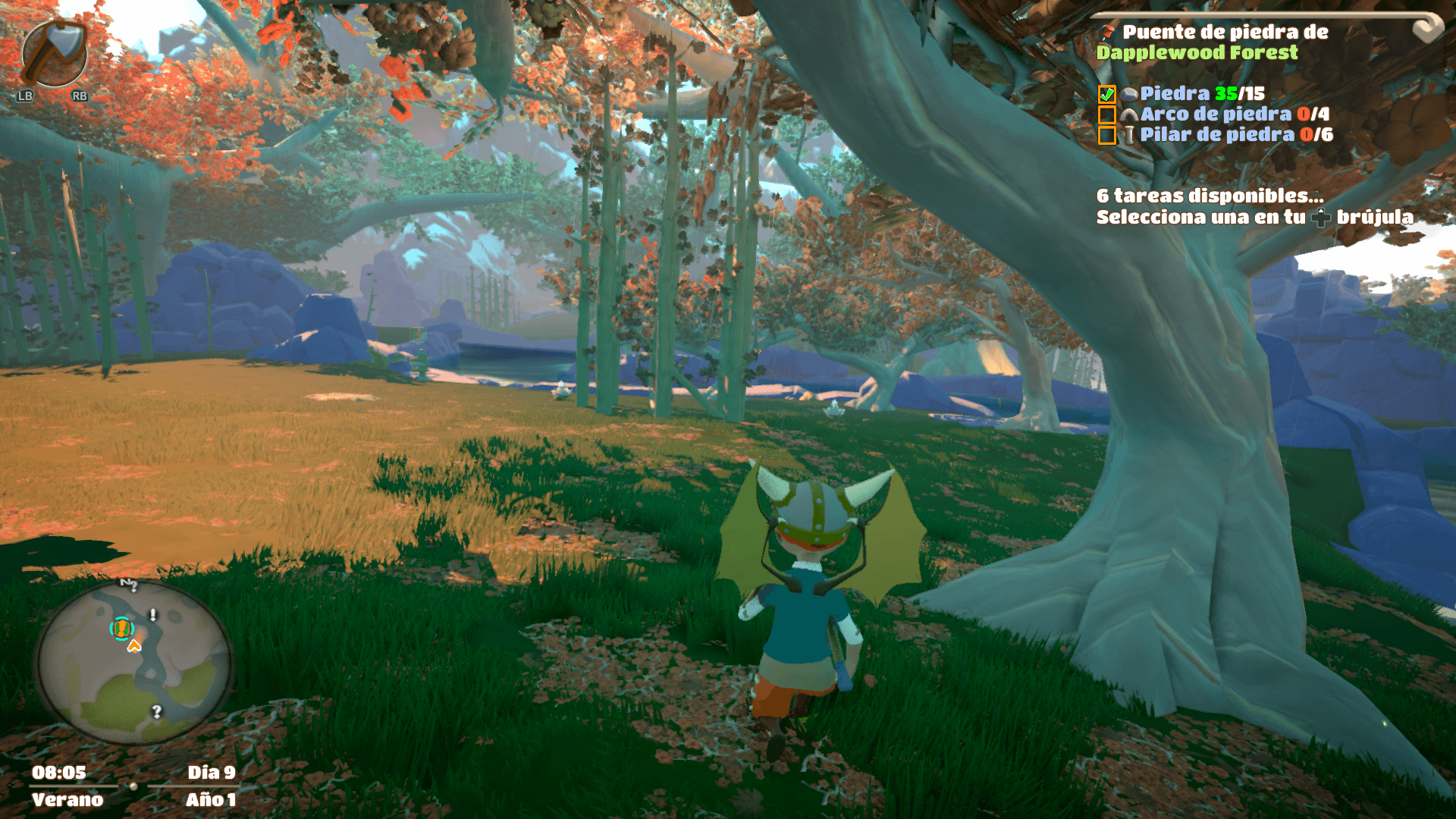
Task: Select the Verano season label
Action: pos(67,799)
